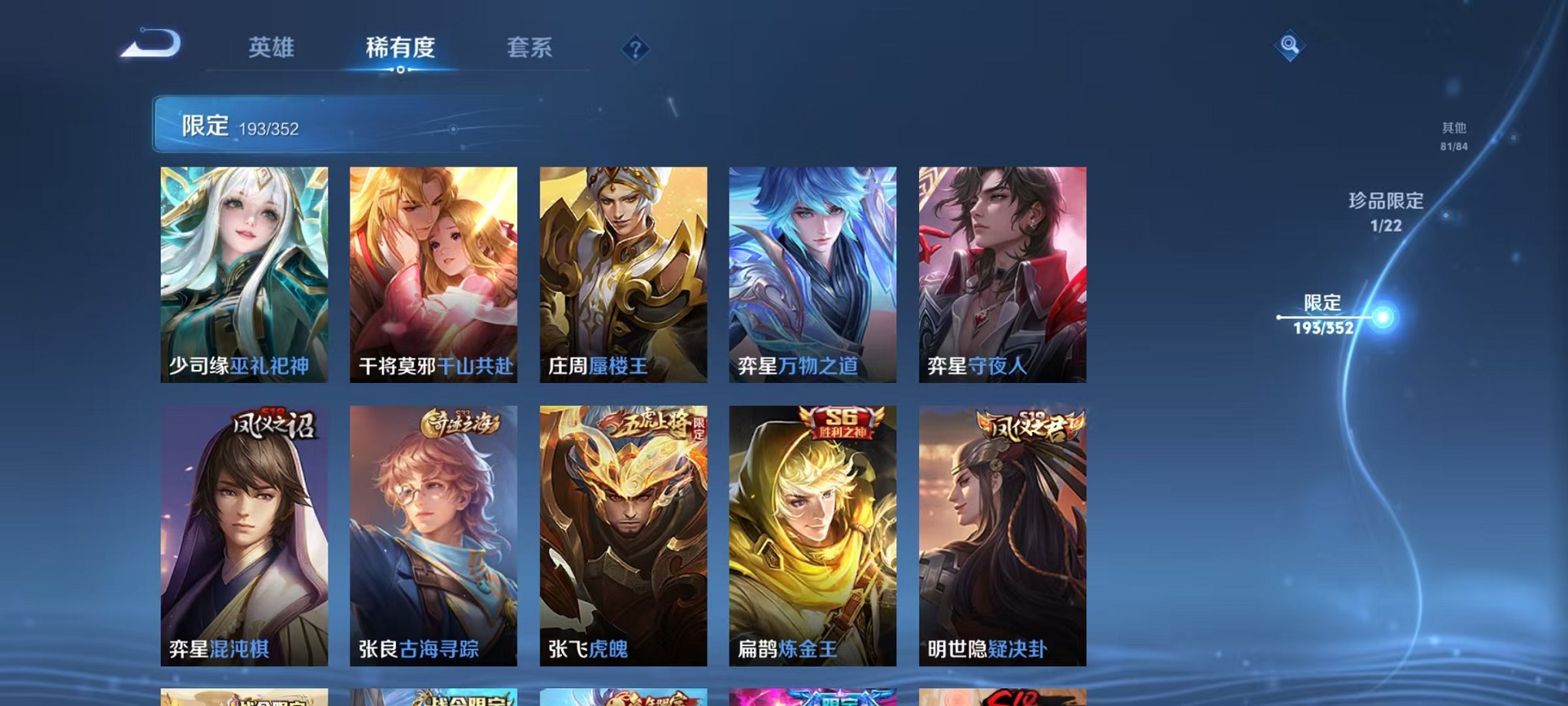Select the 稀有度 tab
Screen dimensions: 1568x706
pos(399,48)
